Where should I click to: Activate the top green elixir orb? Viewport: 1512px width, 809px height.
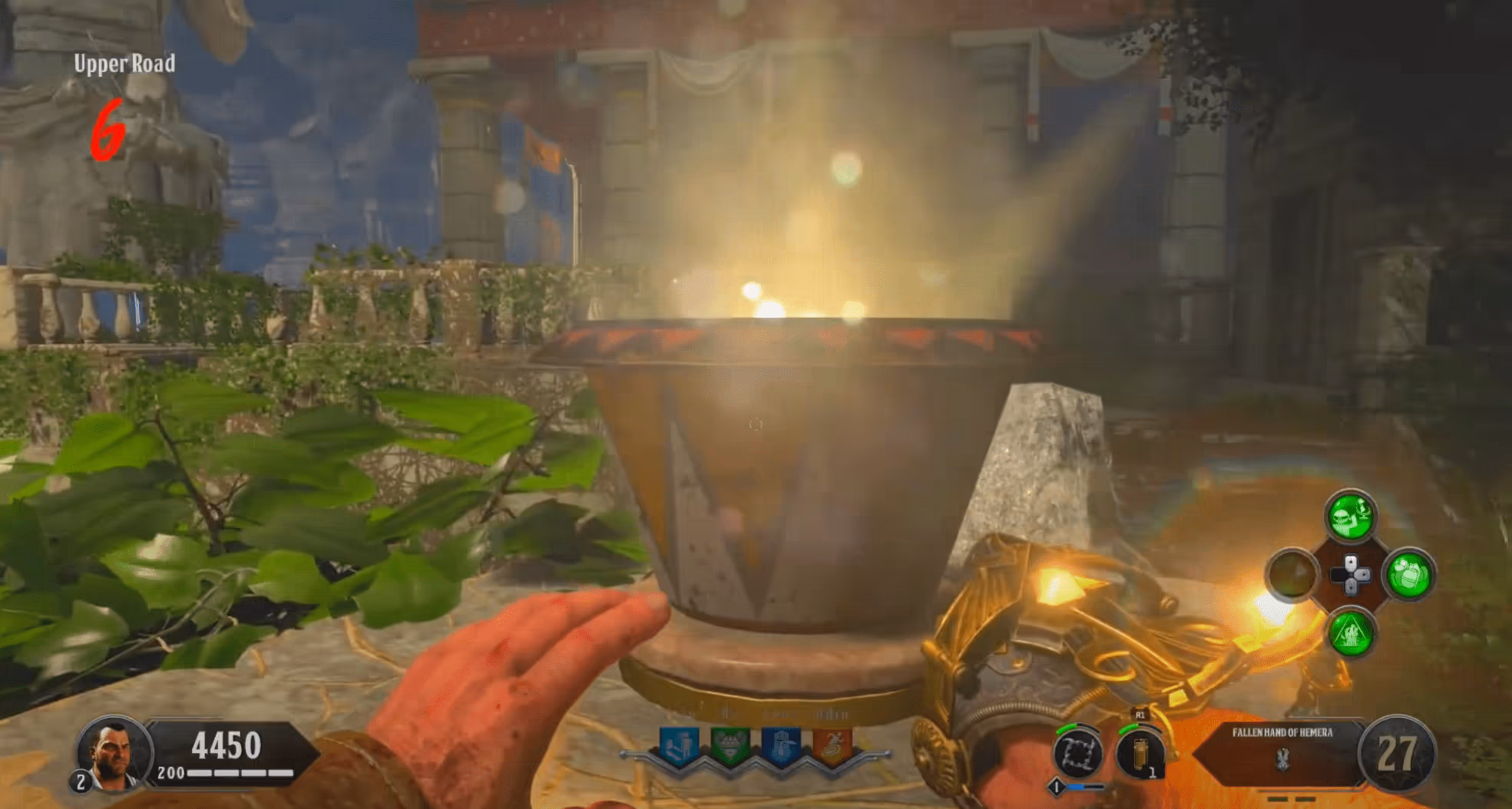tap(1350, 516)
